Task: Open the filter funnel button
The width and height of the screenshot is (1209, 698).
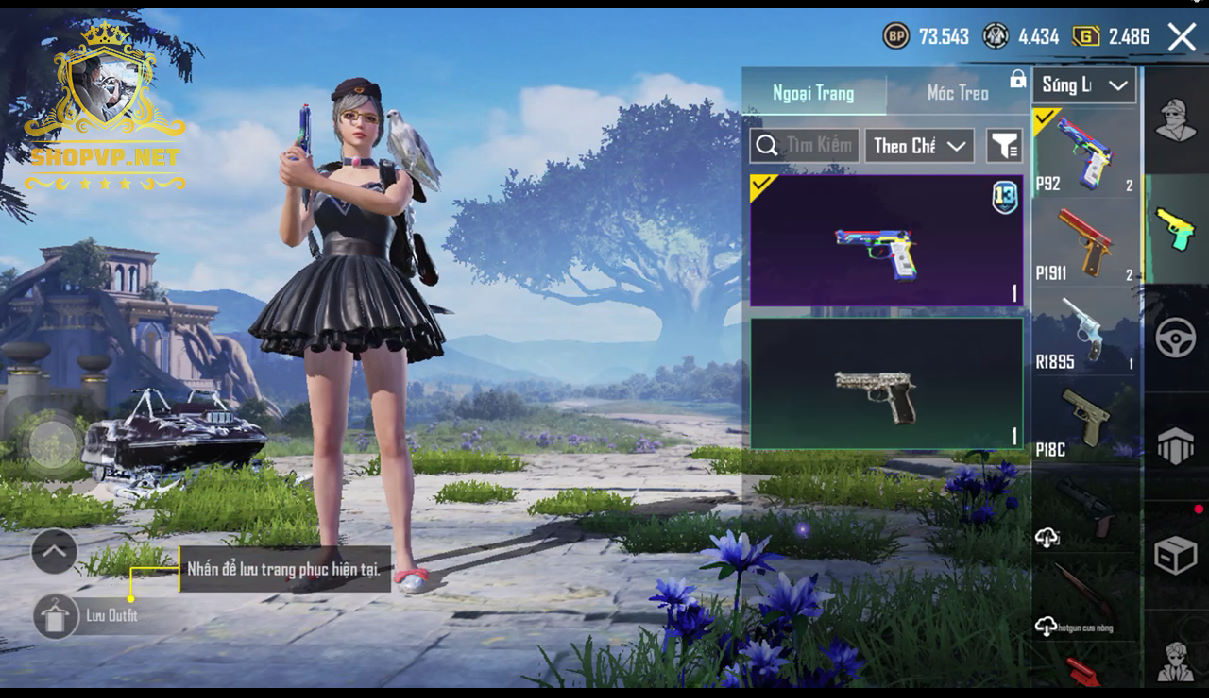Action: 1003,146
